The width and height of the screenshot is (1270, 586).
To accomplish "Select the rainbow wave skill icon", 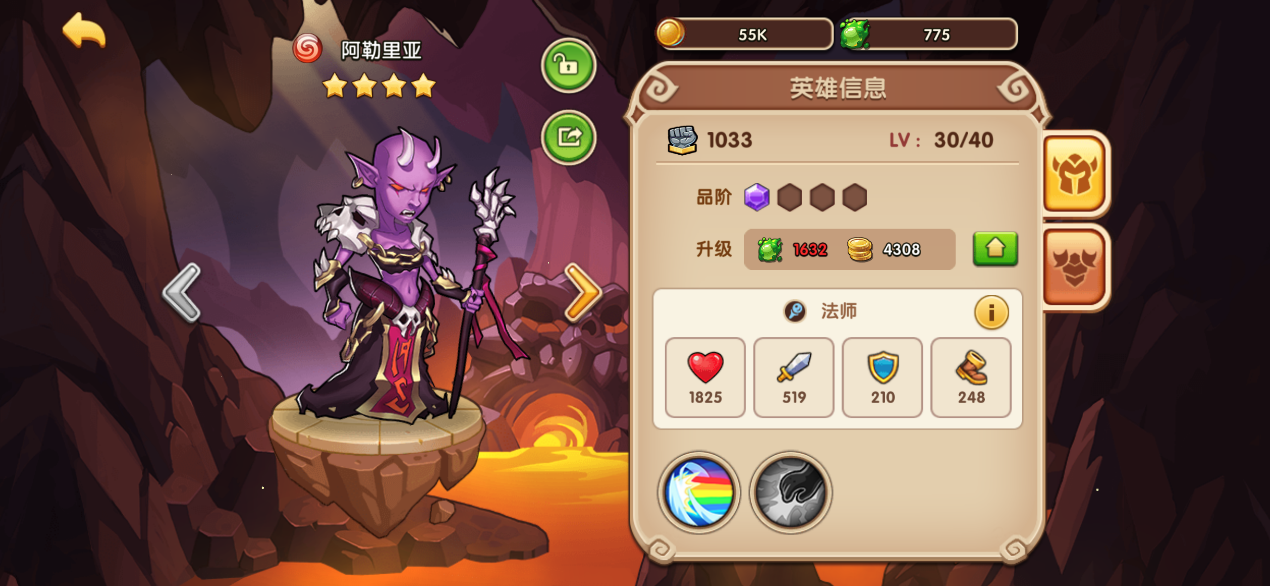I will point(699,492).
